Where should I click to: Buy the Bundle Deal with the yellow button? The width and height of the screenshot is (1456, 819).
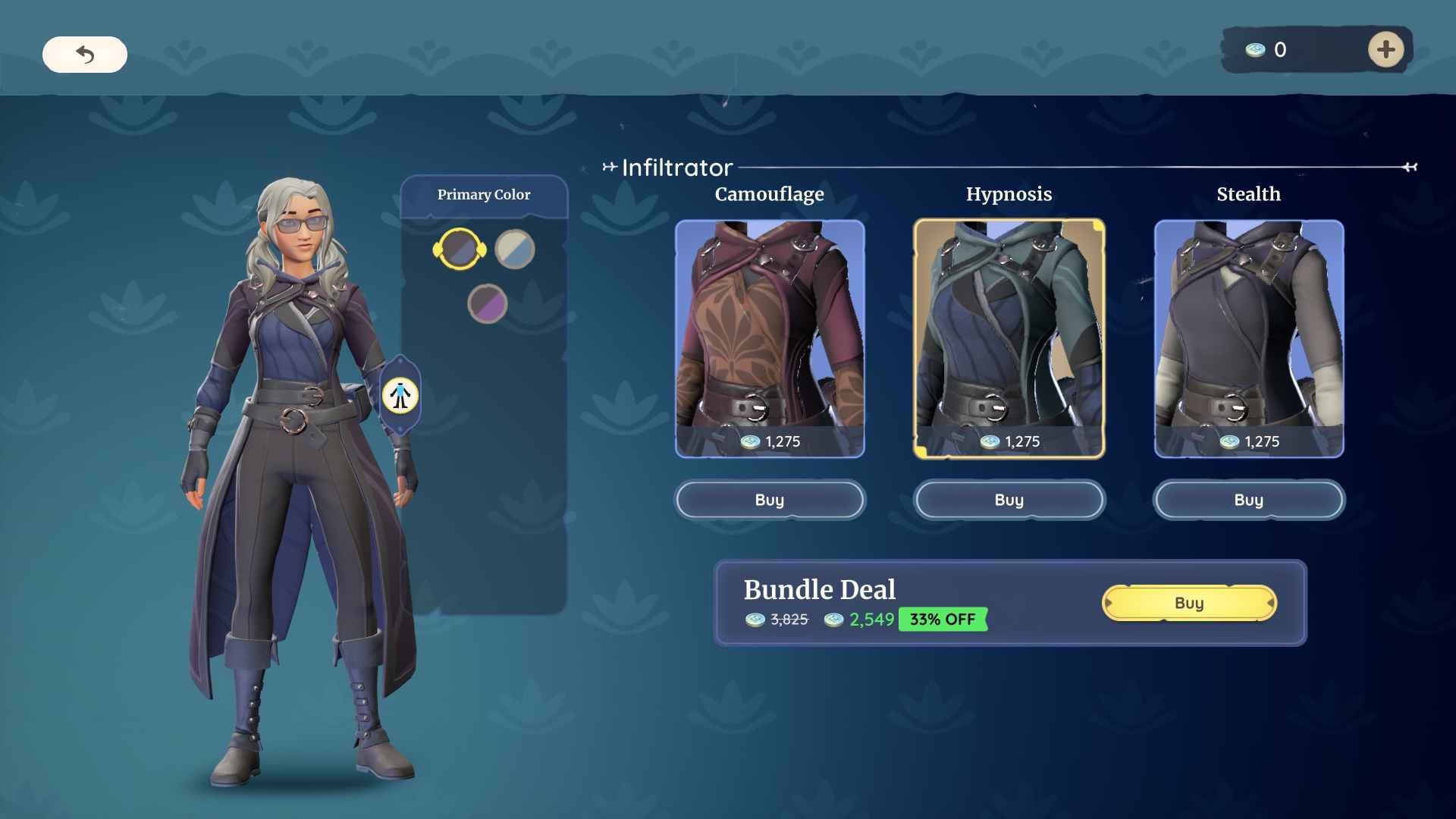[1189, 603]
